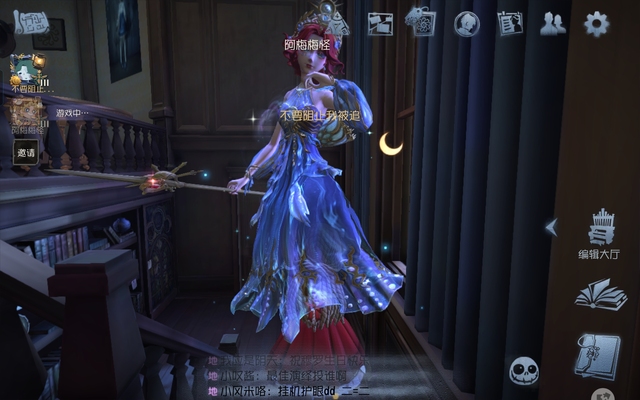Click the round character portrait icon

(467, 24)
